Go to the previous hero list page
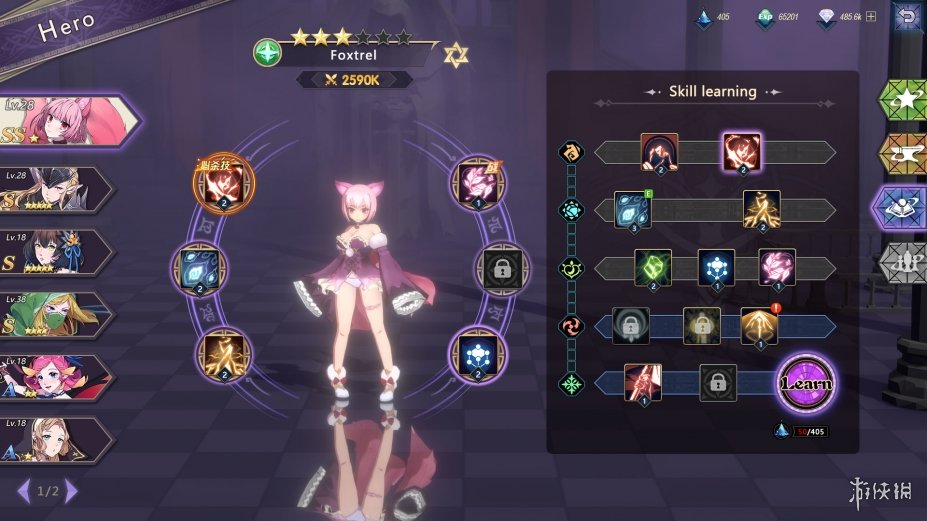This screenshot has height=521, width=927. [24, 491]
